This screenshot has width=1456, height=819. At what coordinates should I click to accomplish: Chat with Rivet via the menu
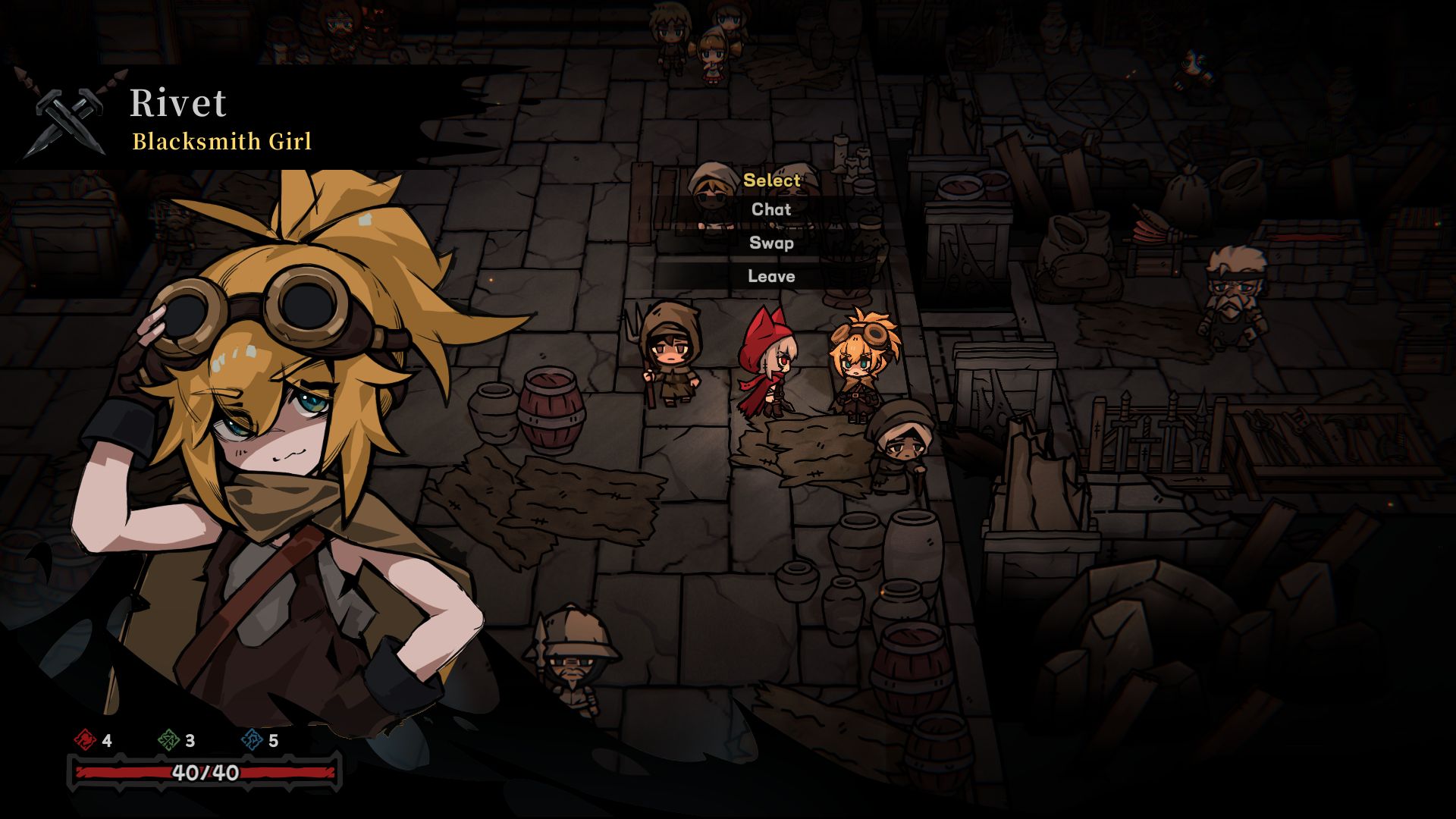[x=771, y=210]
